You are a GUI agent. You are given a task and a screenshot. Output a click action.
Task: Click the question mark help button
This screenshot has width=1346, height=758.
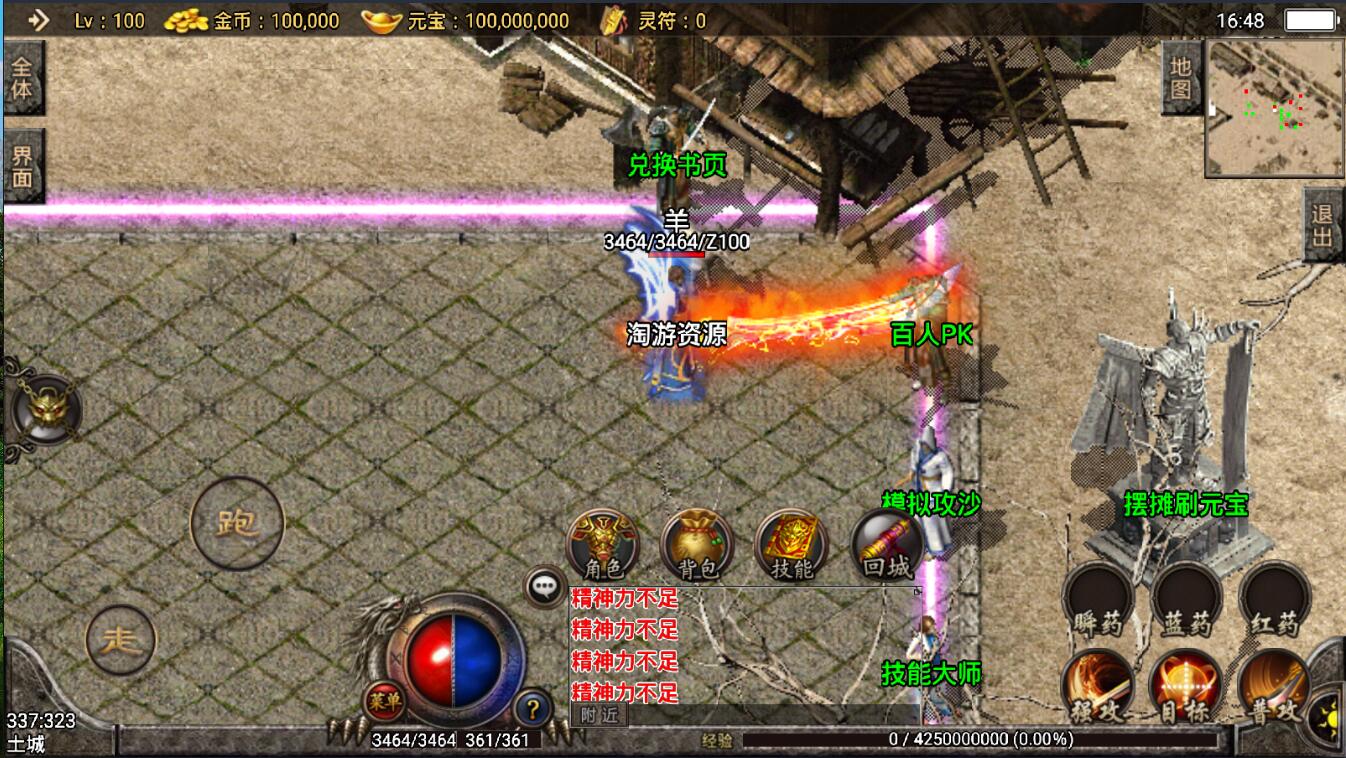point(533,710)
